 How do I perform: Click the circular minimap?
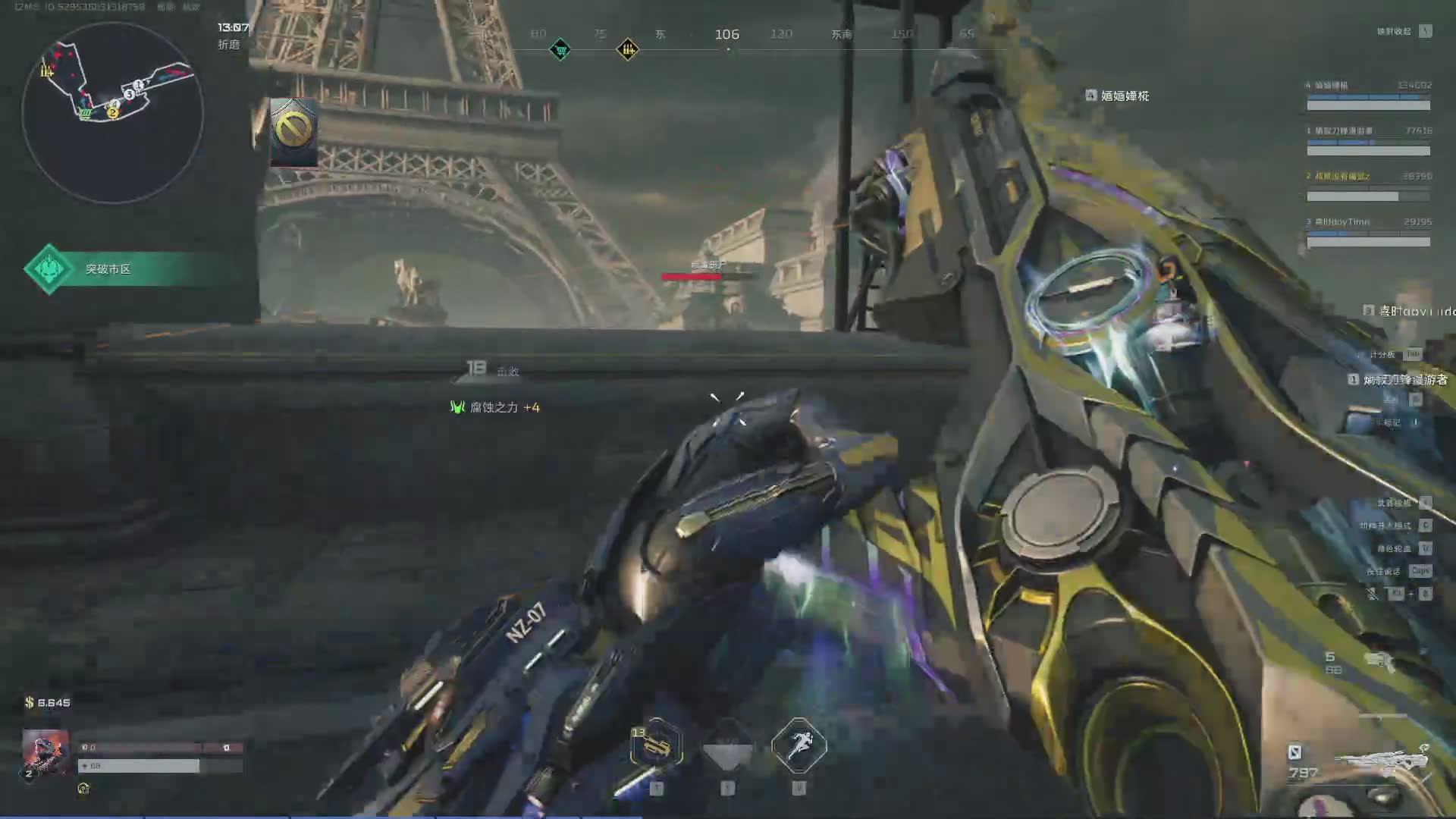(x=112, y=112)
